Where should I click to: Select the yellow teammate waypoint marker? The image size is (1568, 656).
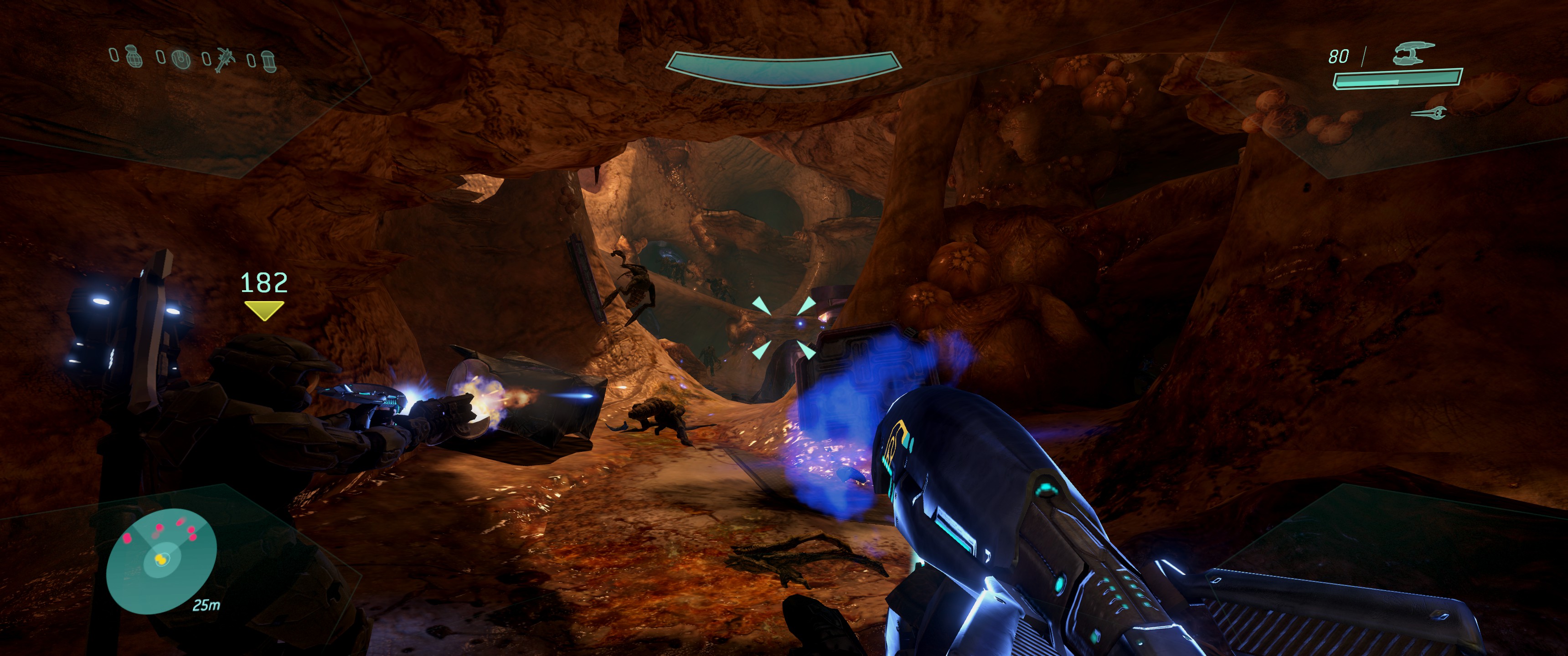tap(263, 310)
